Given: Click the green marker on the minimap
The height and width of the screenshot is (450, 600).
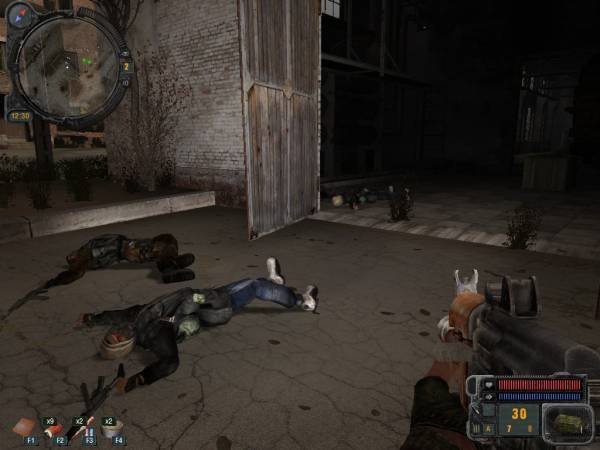Looking at the screenshot, I should [x=89, y=60].
